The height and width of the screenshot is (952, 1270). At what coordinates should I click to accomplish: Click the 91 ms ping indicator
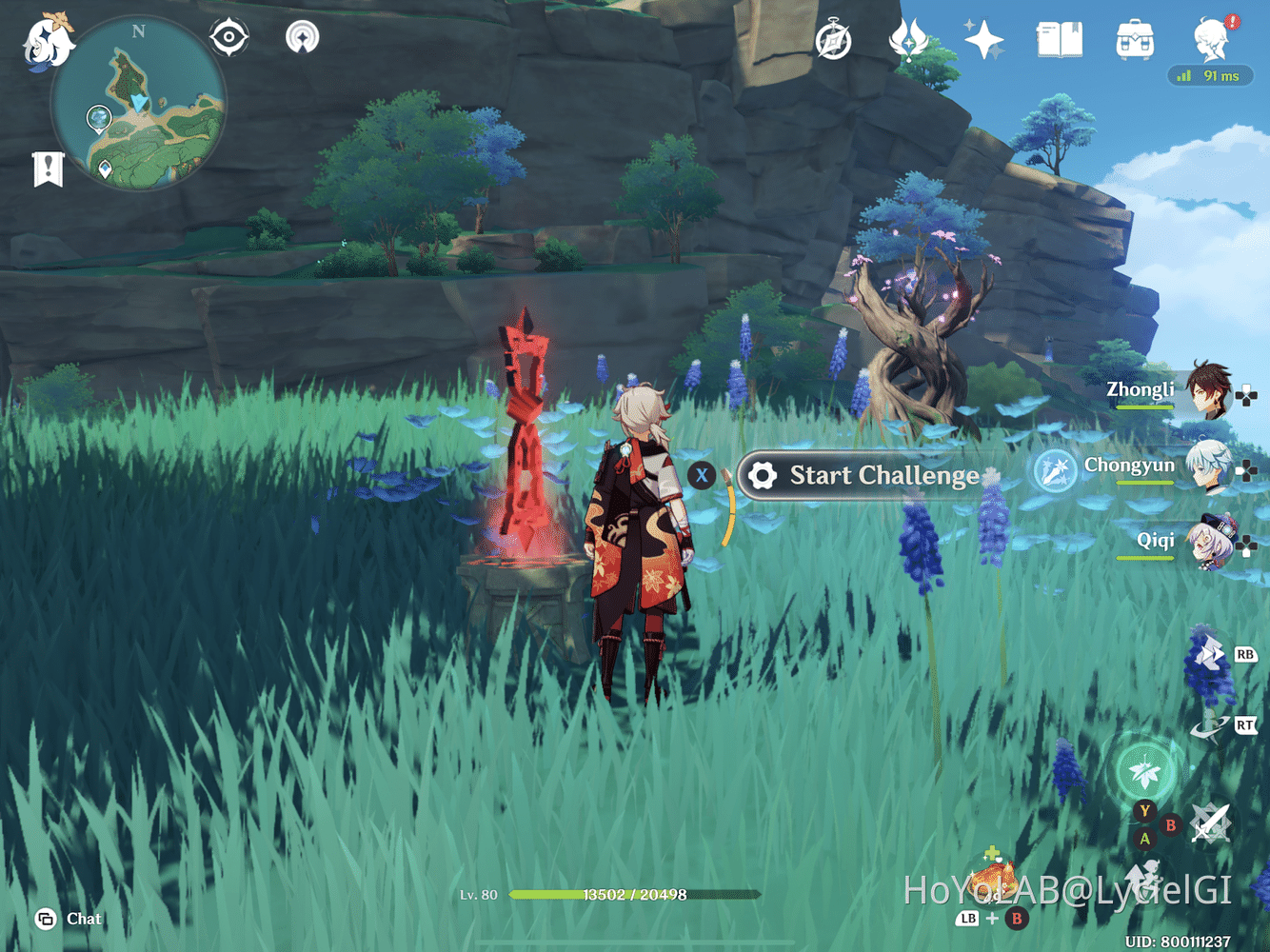1211,76
